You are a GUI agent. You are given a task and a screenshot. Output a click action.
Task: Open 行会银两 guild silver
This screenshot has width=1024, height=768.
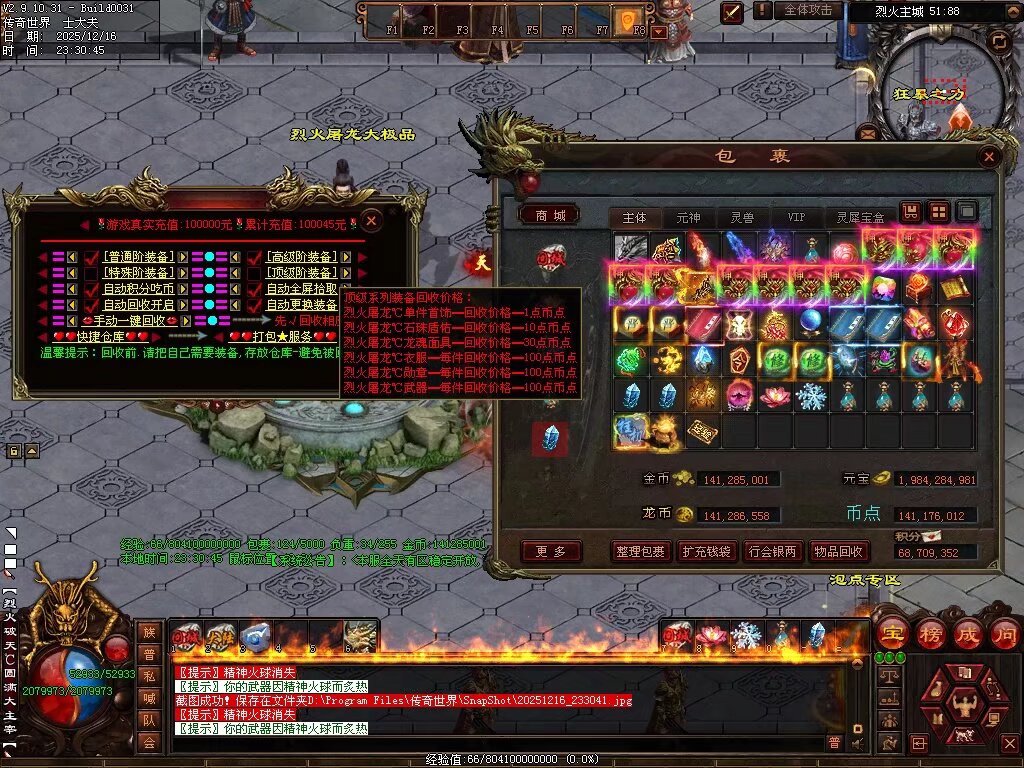[x=772, y=551]
